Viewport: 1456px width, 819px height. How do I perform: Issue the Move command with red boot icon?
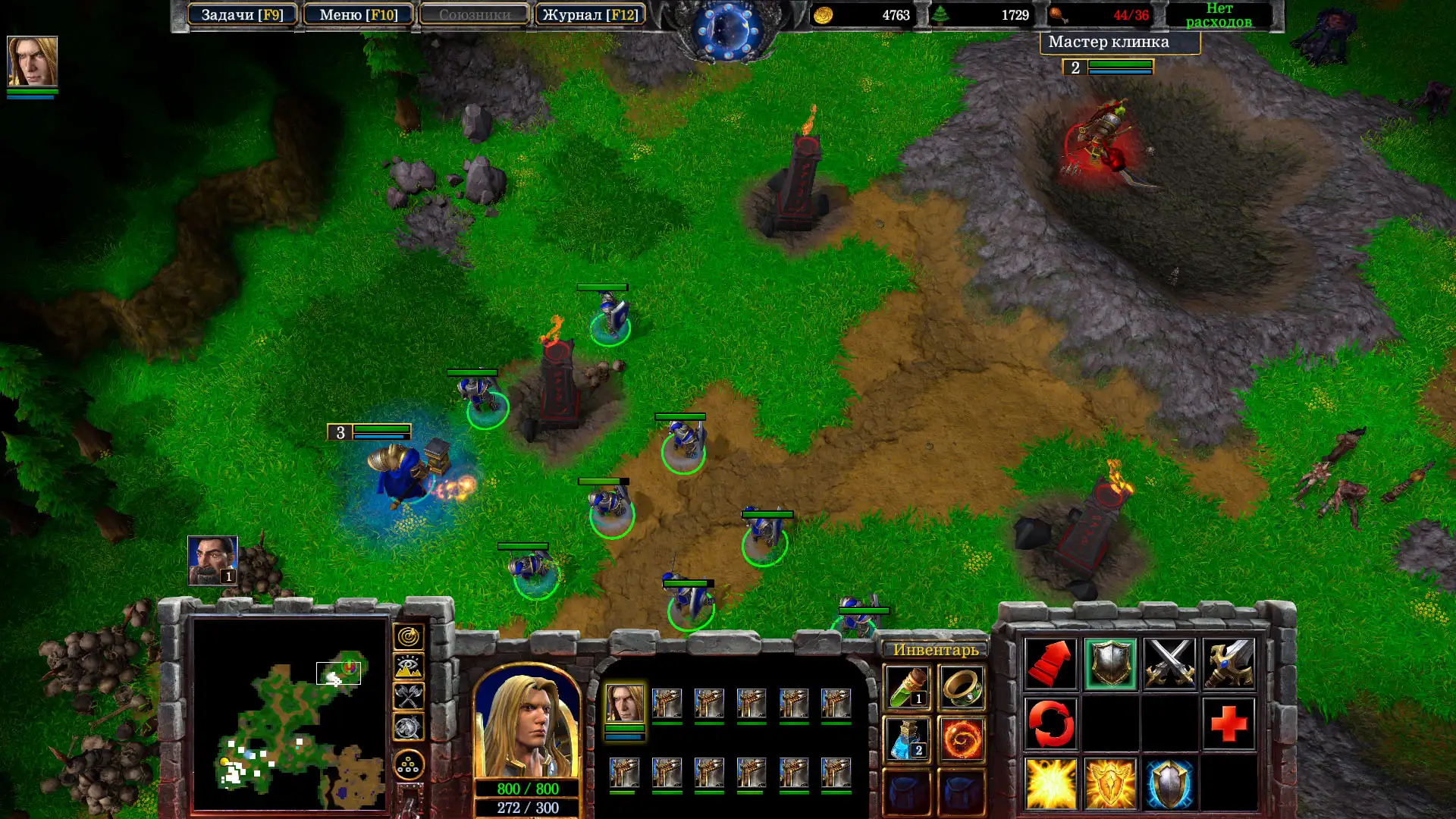tap(1050, 664)
